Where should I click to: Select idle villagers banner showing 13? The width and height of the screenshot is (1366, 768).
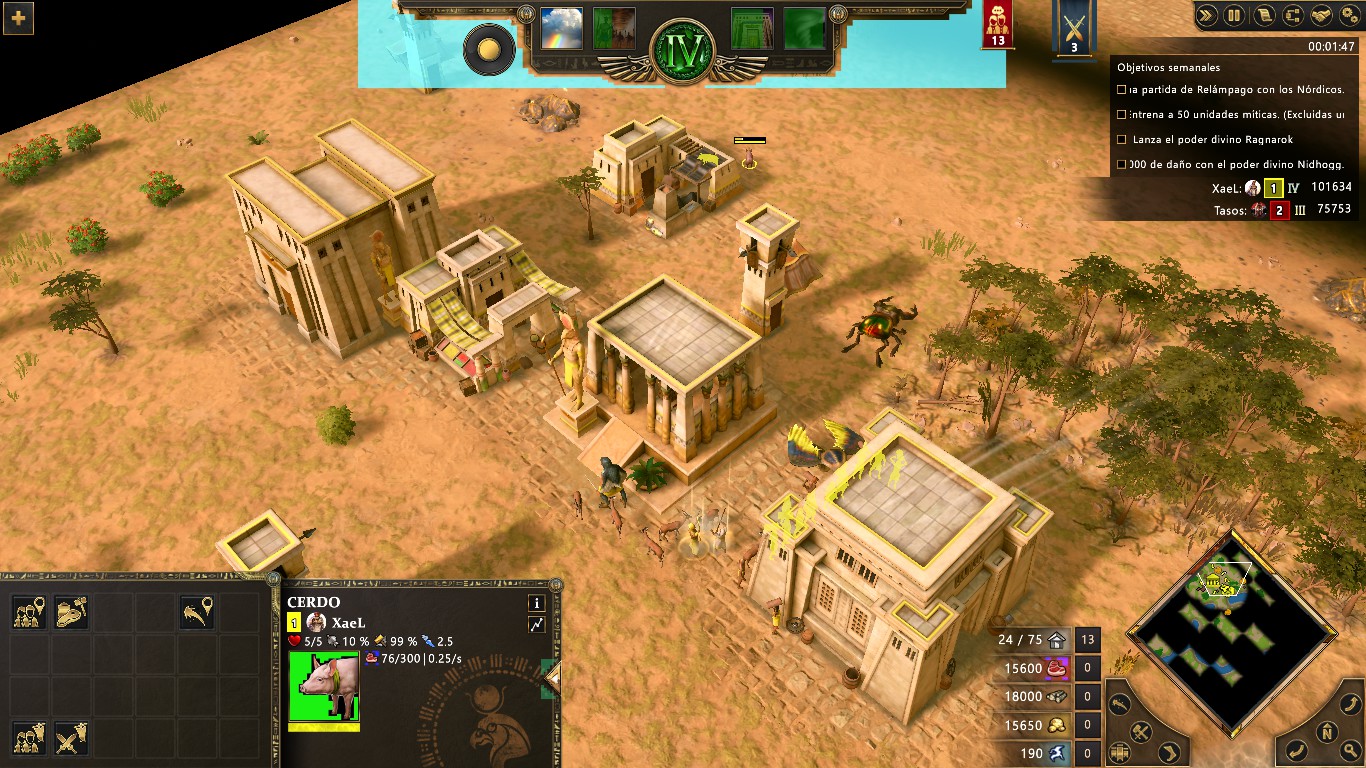[x=997, y=25]
